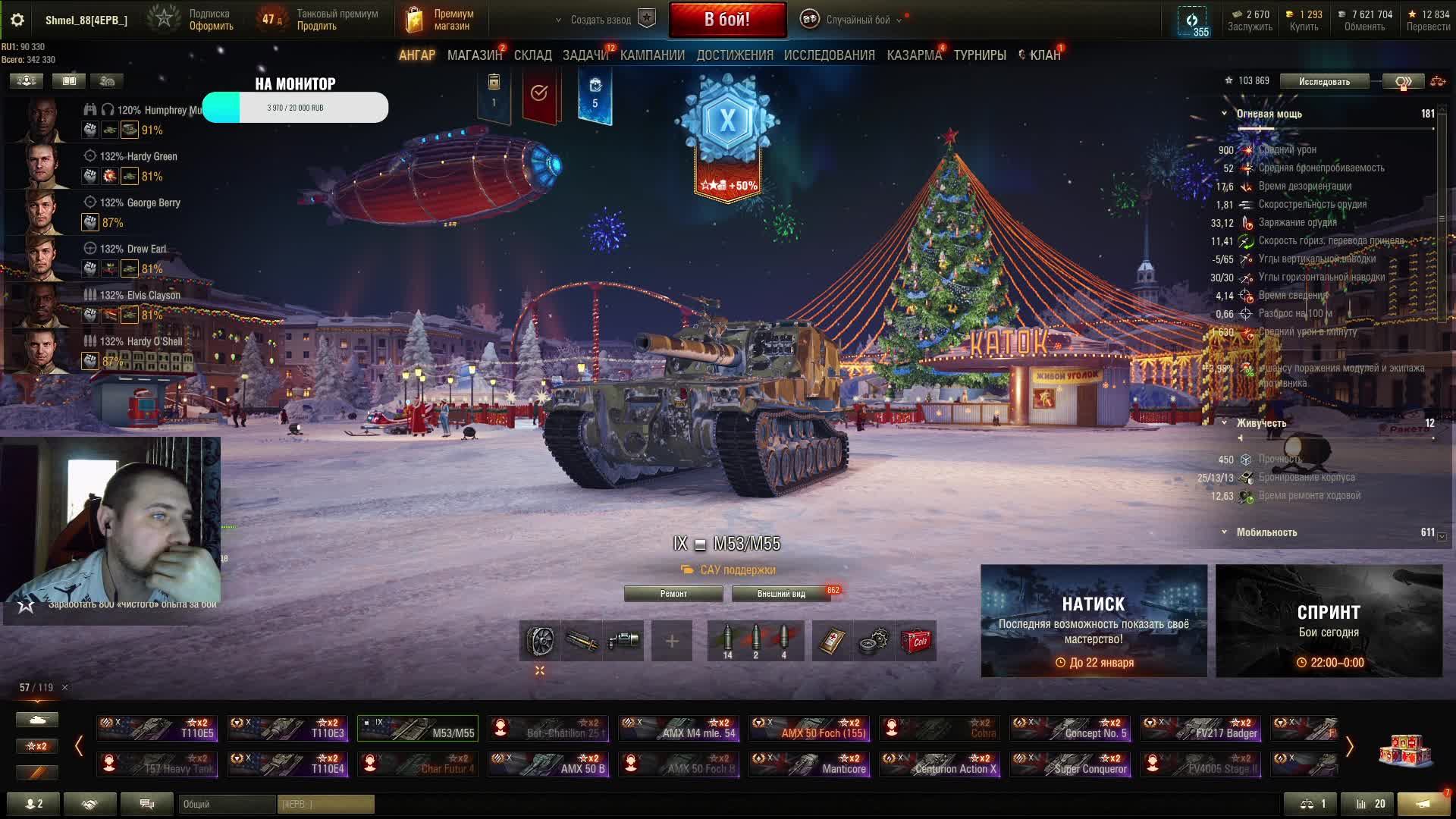Show the ДОСТИЖЕНИЯ tab
The height and width of the screenshot is (819, 1456).
734,55
